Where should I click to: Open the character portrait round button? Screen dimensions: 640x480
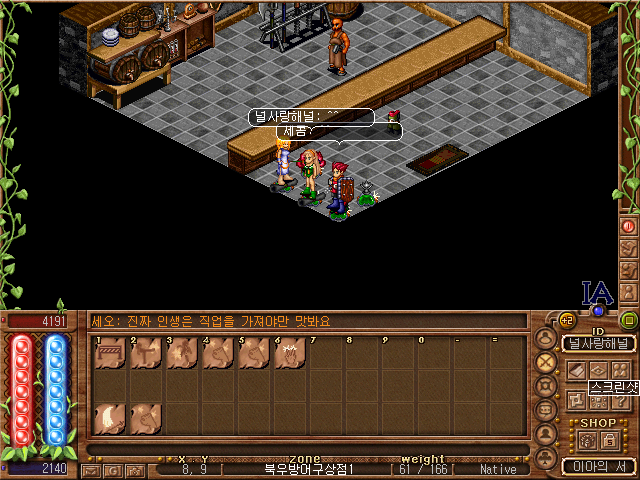[546, 338]
